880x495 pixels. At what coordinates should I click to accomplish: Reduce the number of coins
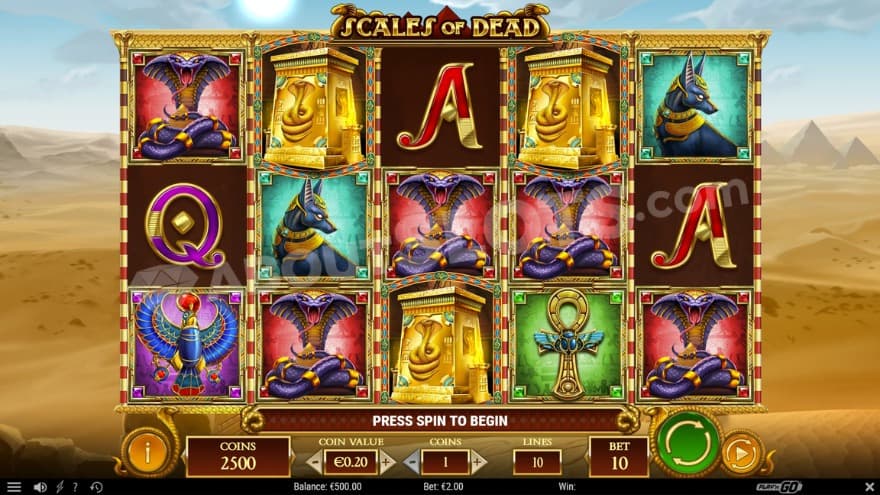tap(411, 462)
